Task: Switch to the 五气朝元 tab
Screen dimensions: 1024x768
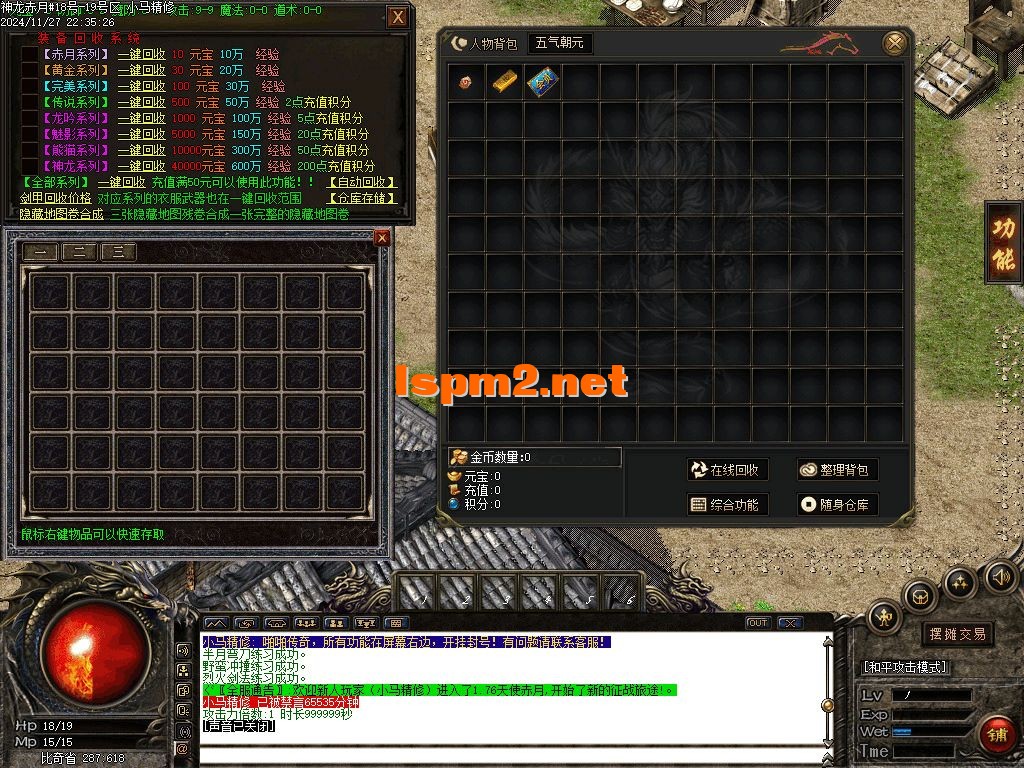Action: (x=560, y=44)
